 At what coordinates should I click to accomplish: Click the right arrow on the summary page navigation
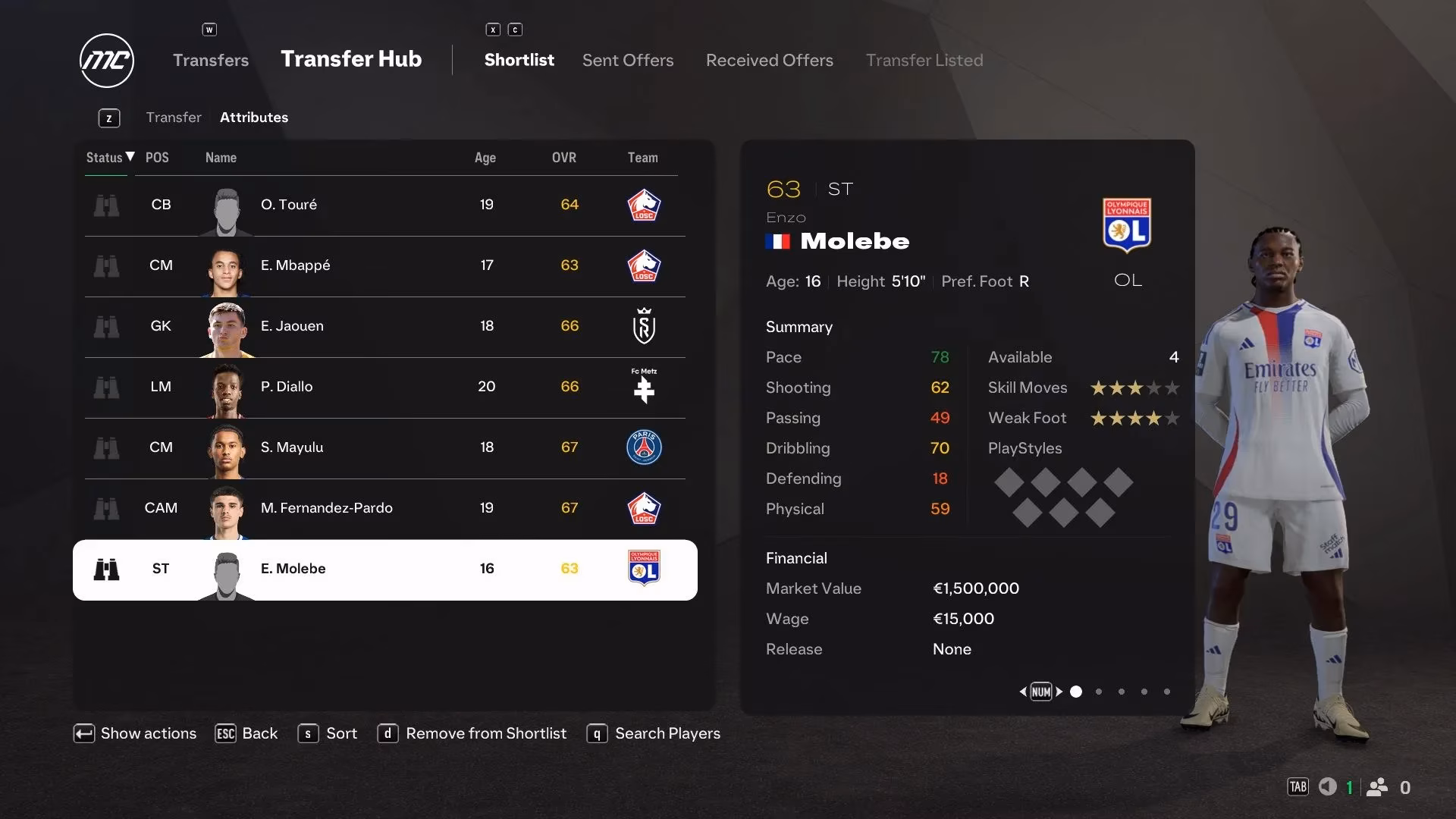coord(1059,692)
